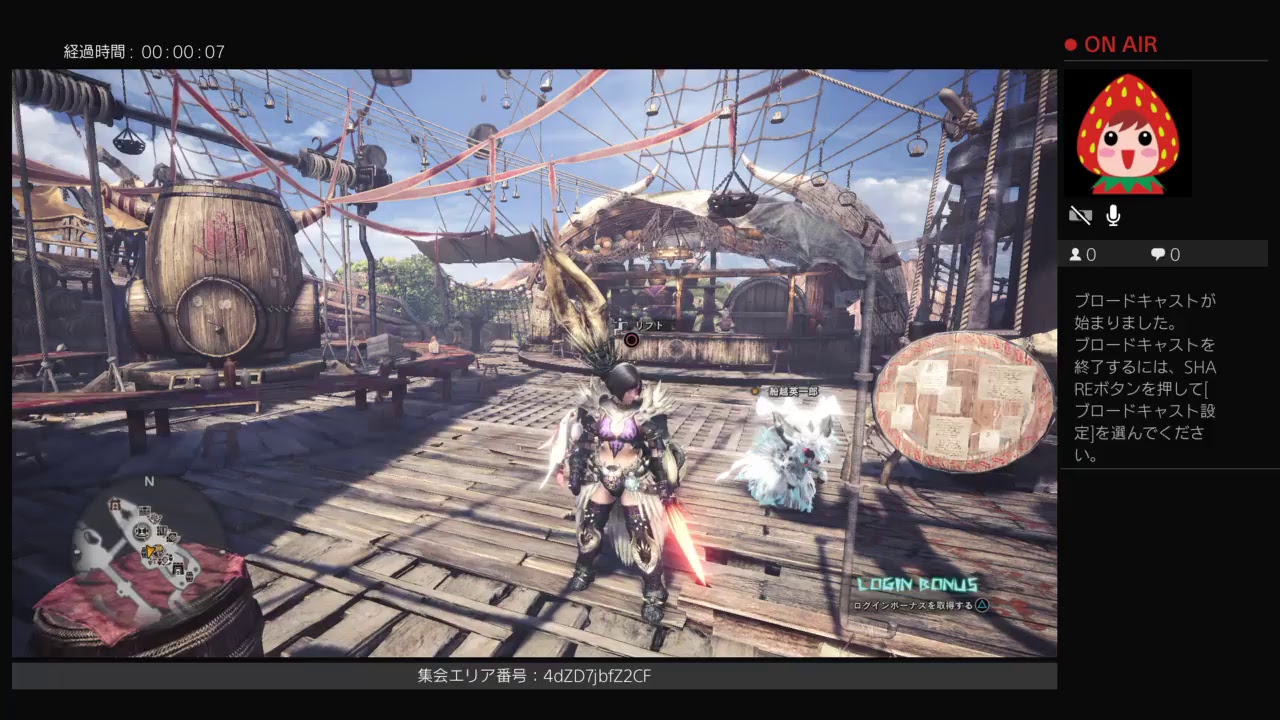Click the comment speech-bubble icon
Image resolution: width=1280 pixels, height=720 pixels.
1158,255
